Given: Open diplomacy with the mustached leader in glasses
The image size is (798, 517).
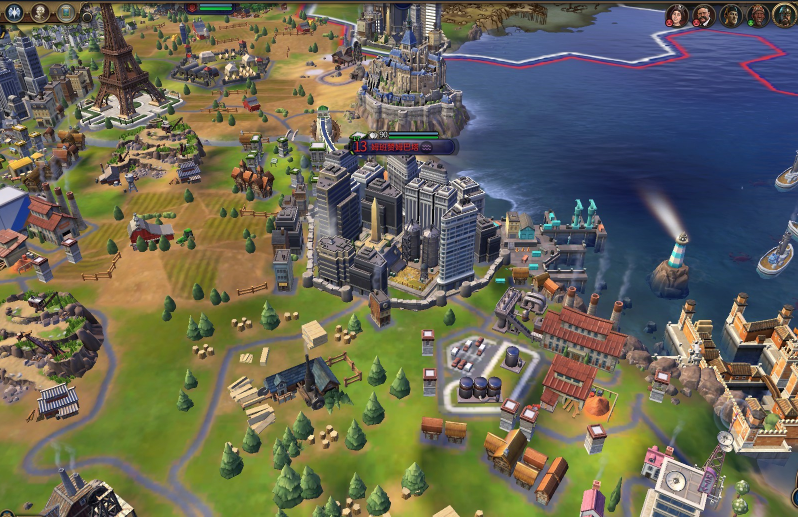Looking at the screenshot, I should click(704, 15).
